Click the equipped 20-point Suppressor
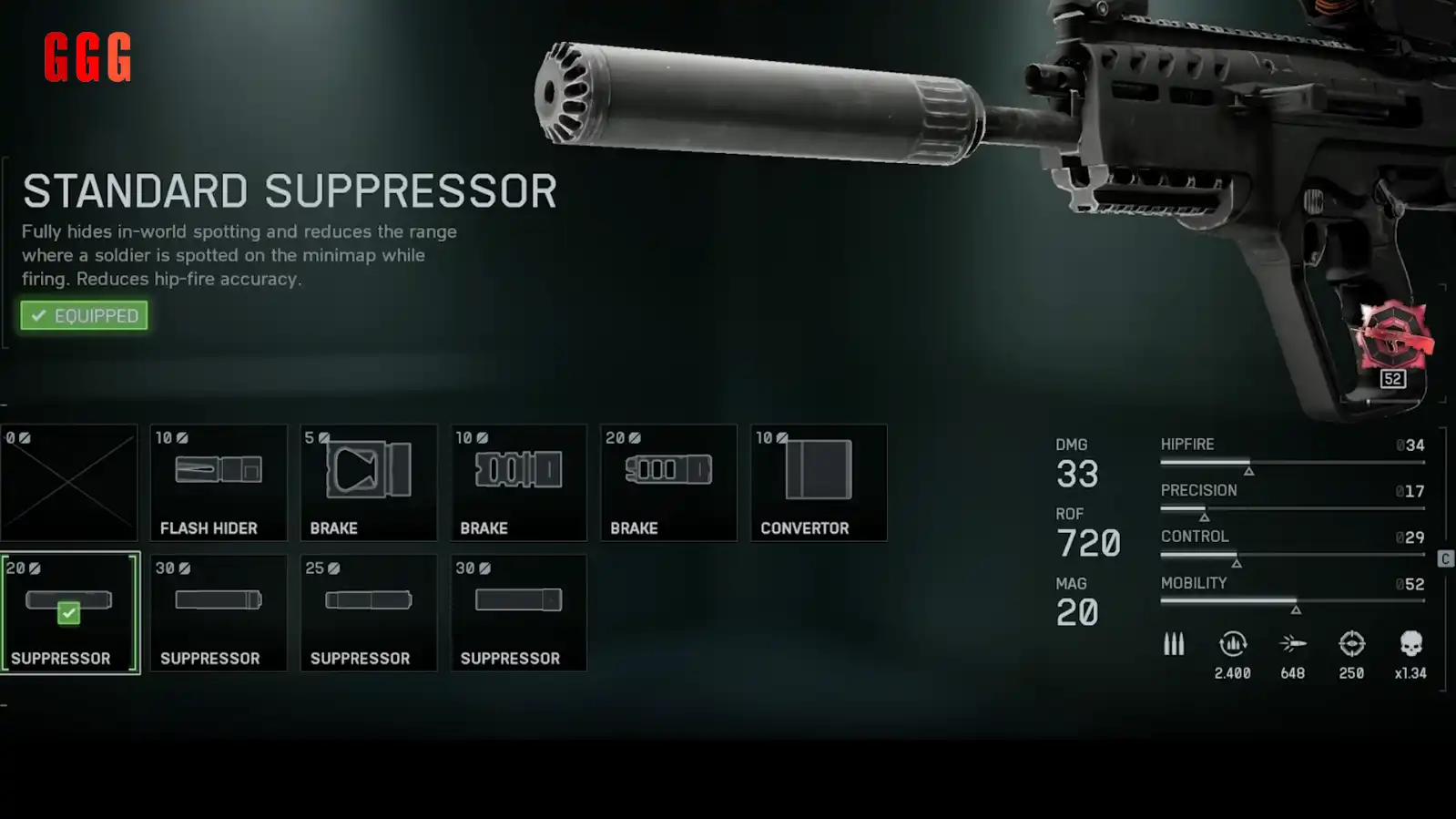The height and width of the screenshot is (819, 1456). pyautogui.click(x=70, y=613)
